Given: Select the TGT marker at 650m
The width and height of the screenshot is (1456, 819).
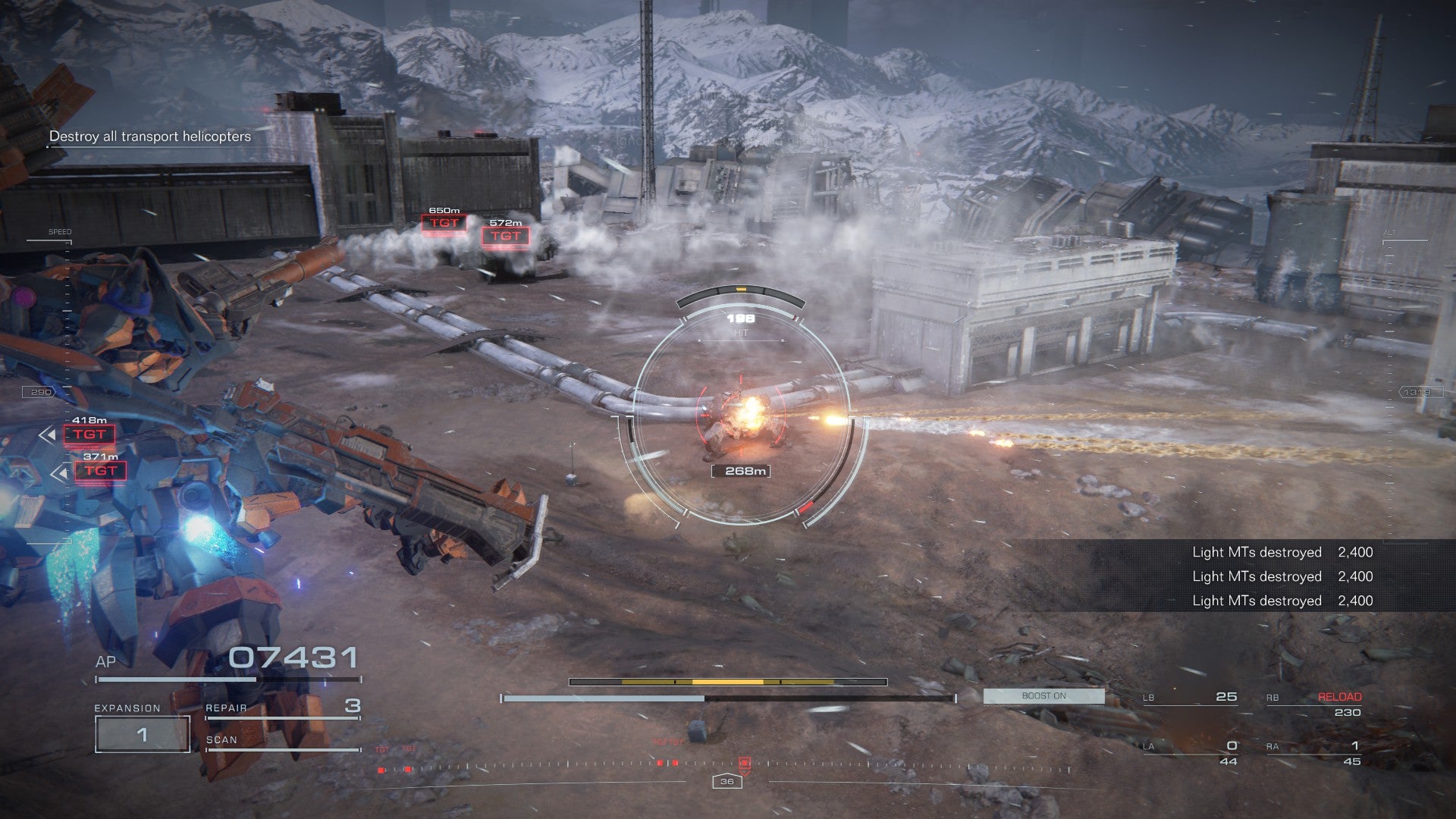Looking at the screenshot, I should point(444,223).
